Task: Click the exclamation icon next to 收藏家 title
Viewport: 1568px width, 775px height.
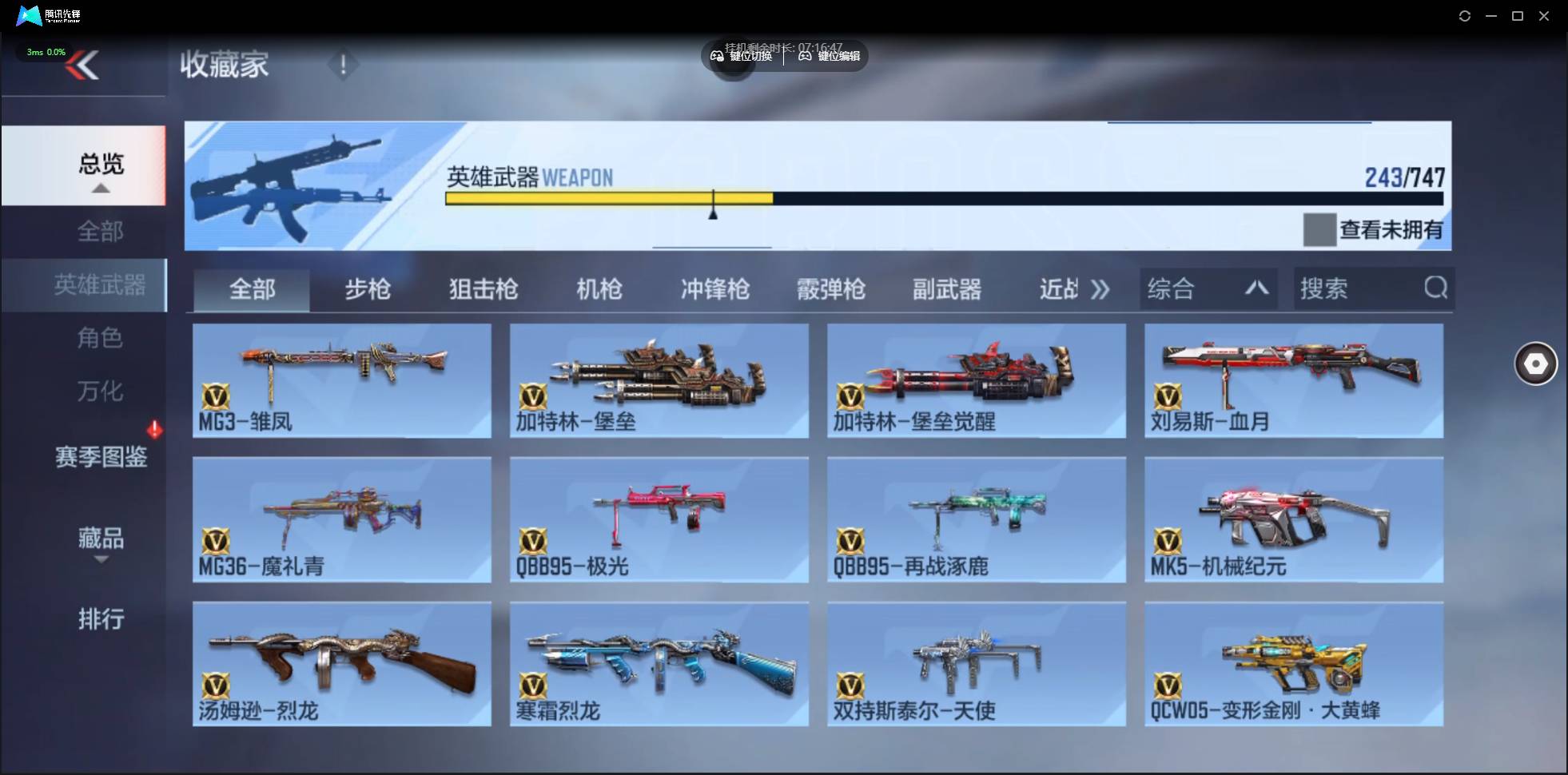Action: 344,65
